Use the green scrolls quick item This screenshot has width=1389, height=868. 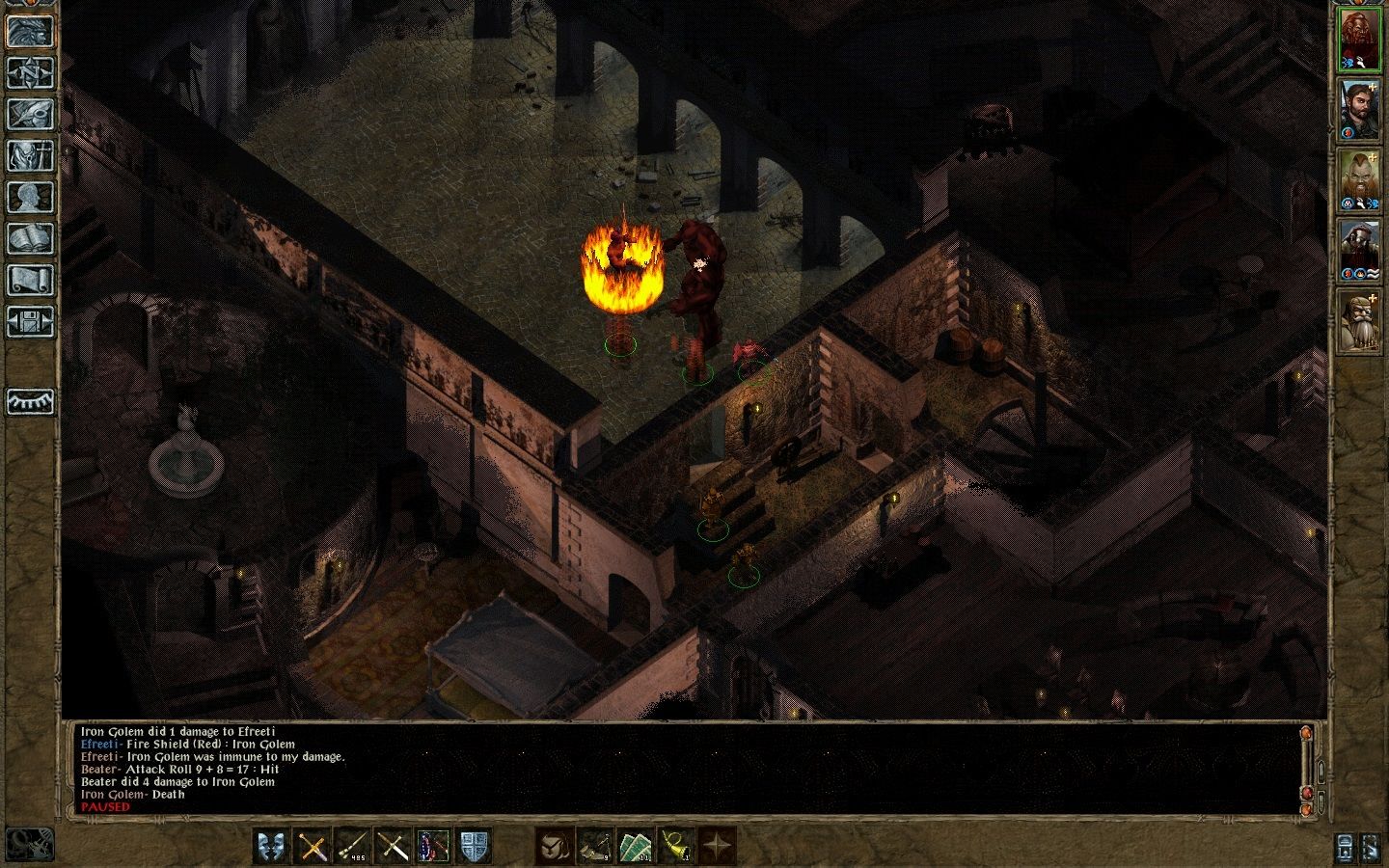pos(636,847)
